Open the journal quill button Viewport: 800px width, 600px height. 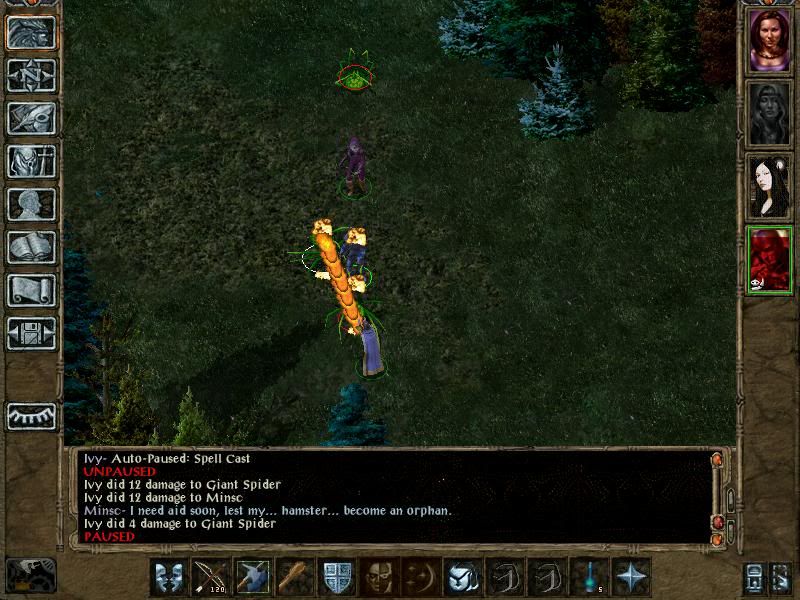click(31, 119)
